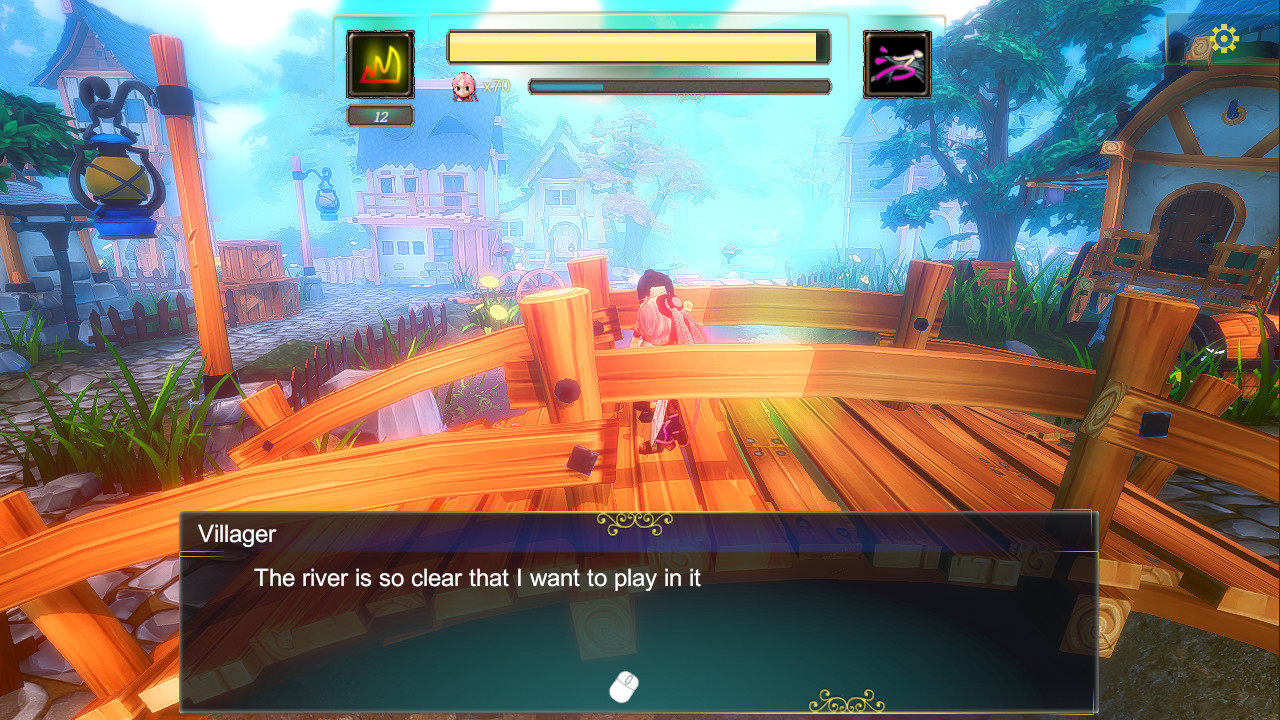Activate the red flame skill icon
Screen dimensions: 1280x720
click(x=380, y=64)
